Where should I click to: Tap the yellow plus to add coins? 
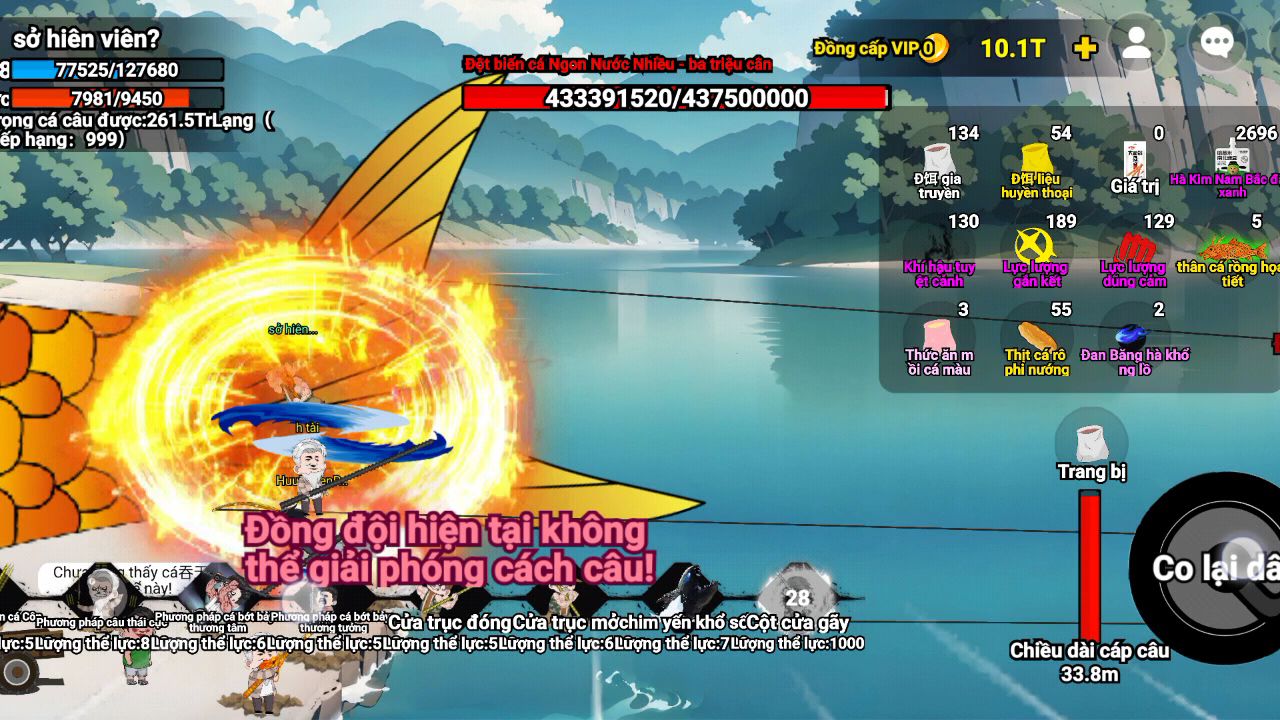click(x=1085, y=48)
